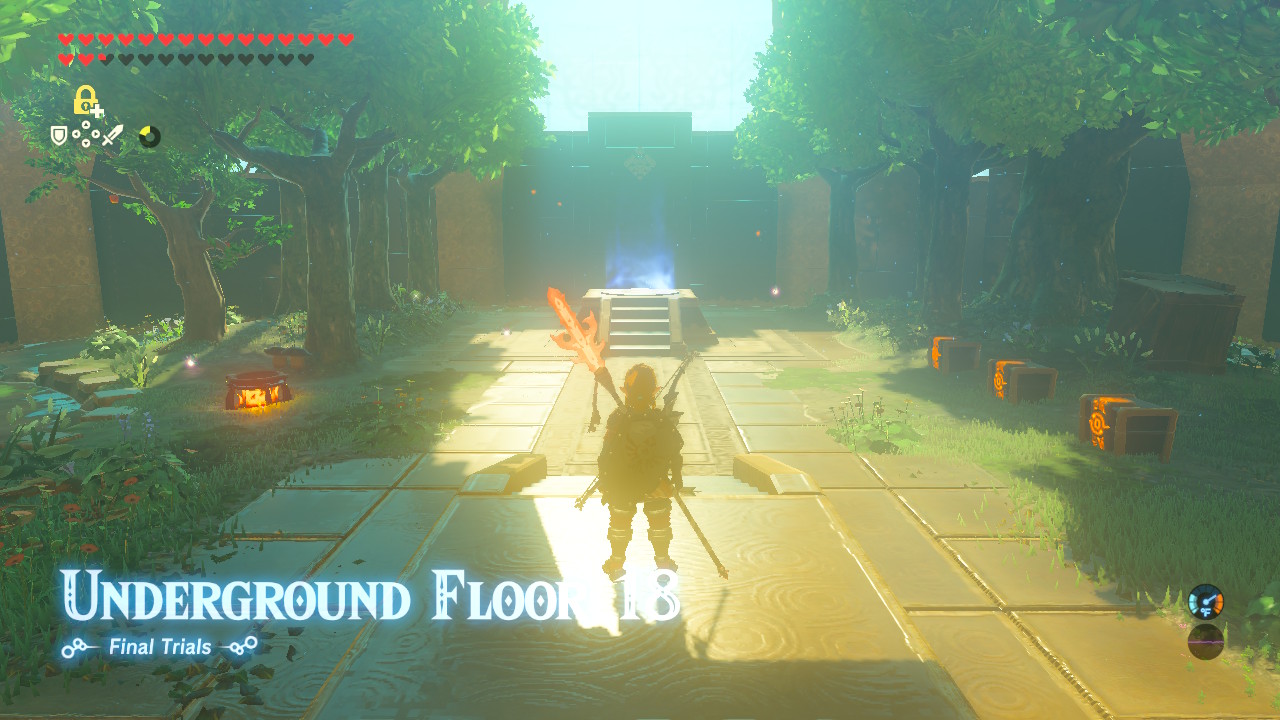Select the sword icon next to the d-pad
This screenshot has height=720, width=1280.
coord(112,134)
